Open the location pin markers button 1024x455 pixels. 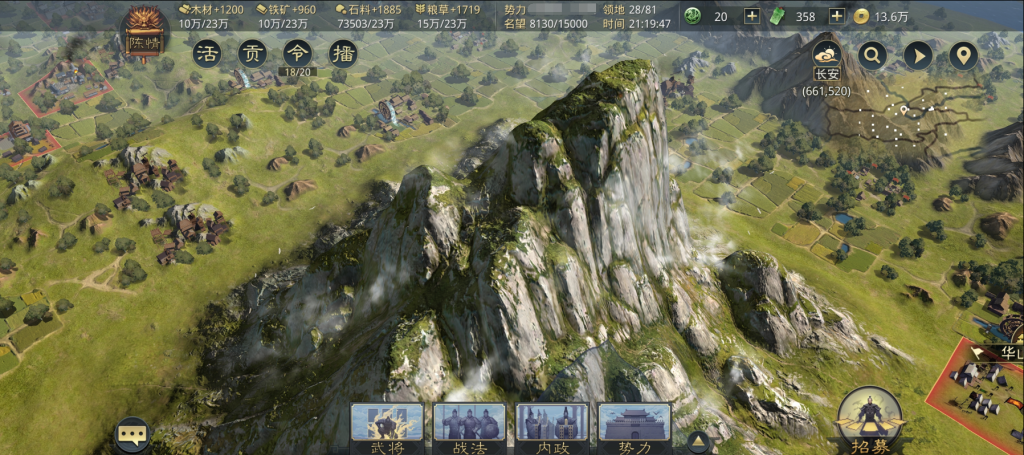tap(963, 55)
